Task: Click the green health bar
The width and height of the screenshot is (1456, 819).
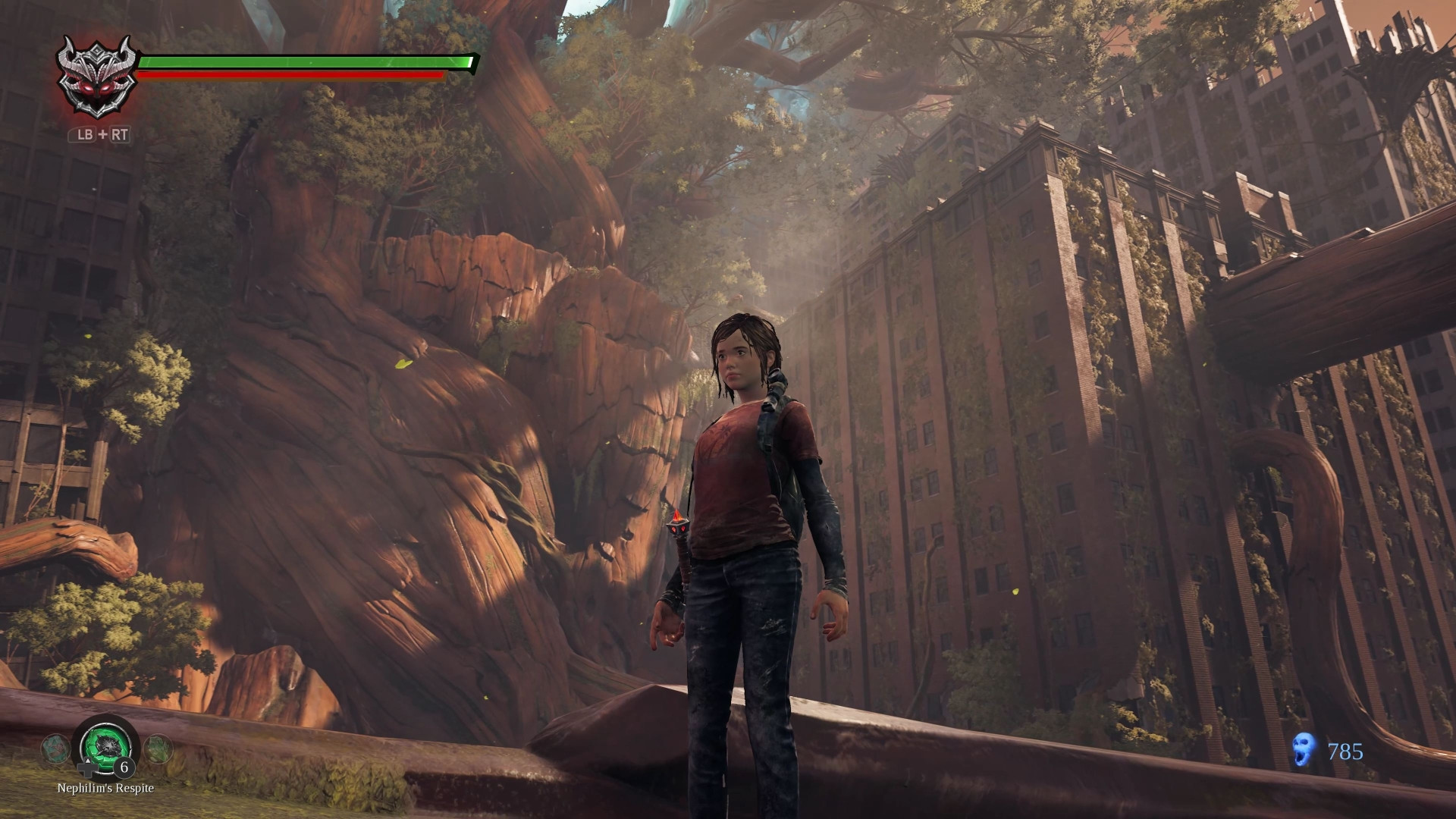Action: coord(303,62)
